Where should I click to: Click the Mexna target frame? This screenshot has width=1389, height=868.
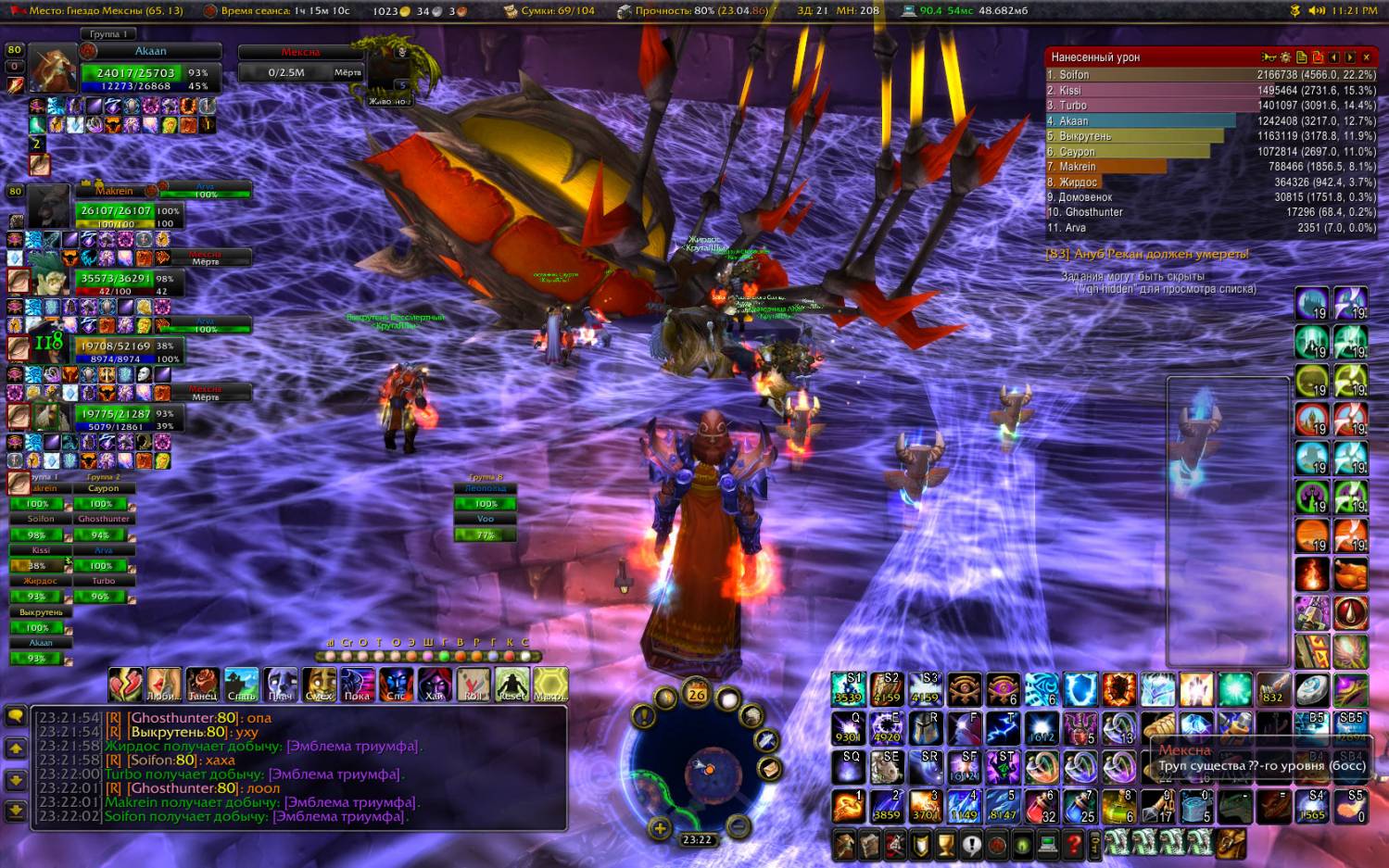pos(300,63)
